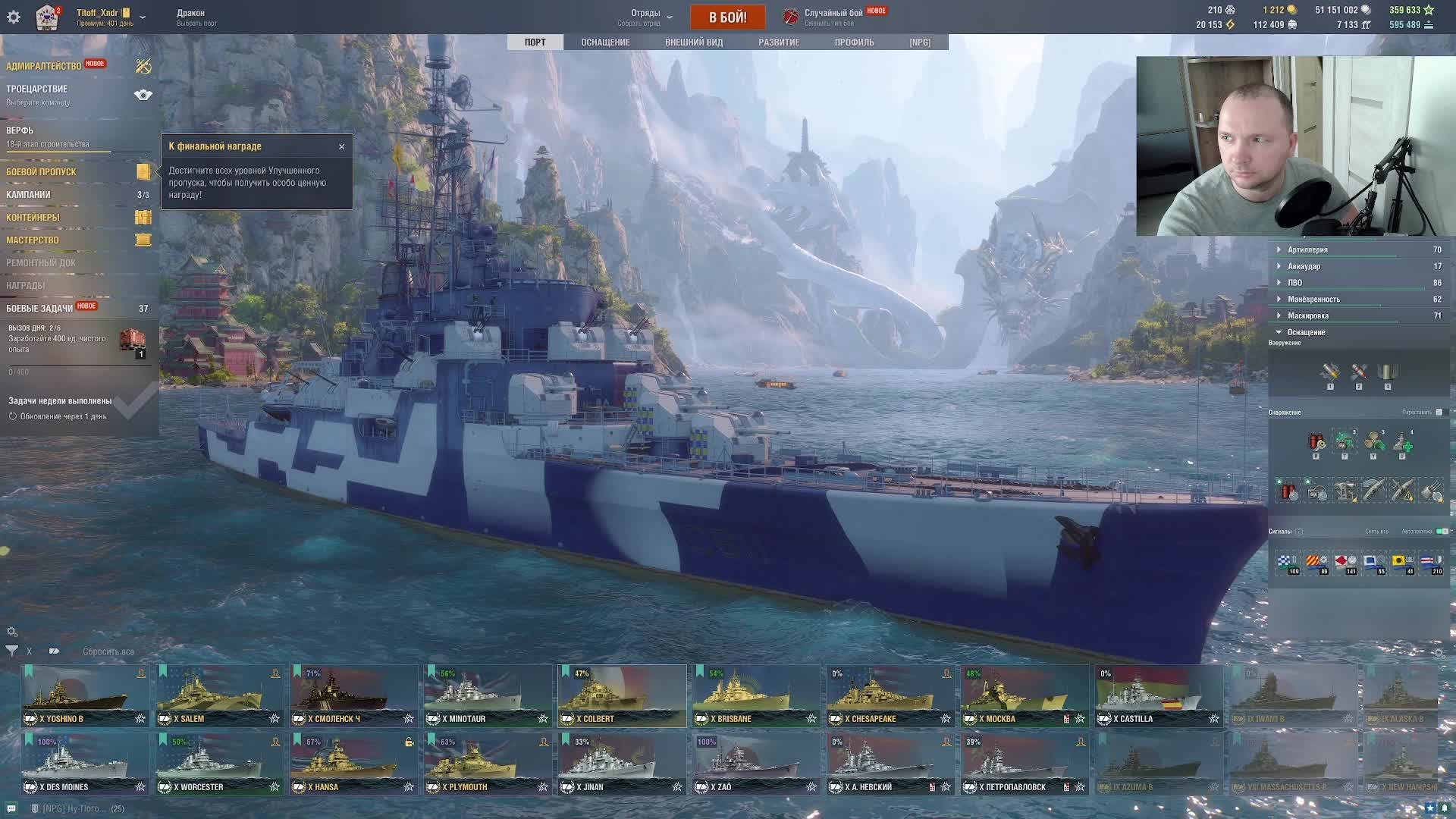Go to the РАЗВИТИЕ tab
The height and width of the screenshot is (819, 1456).
coord(779,42)
